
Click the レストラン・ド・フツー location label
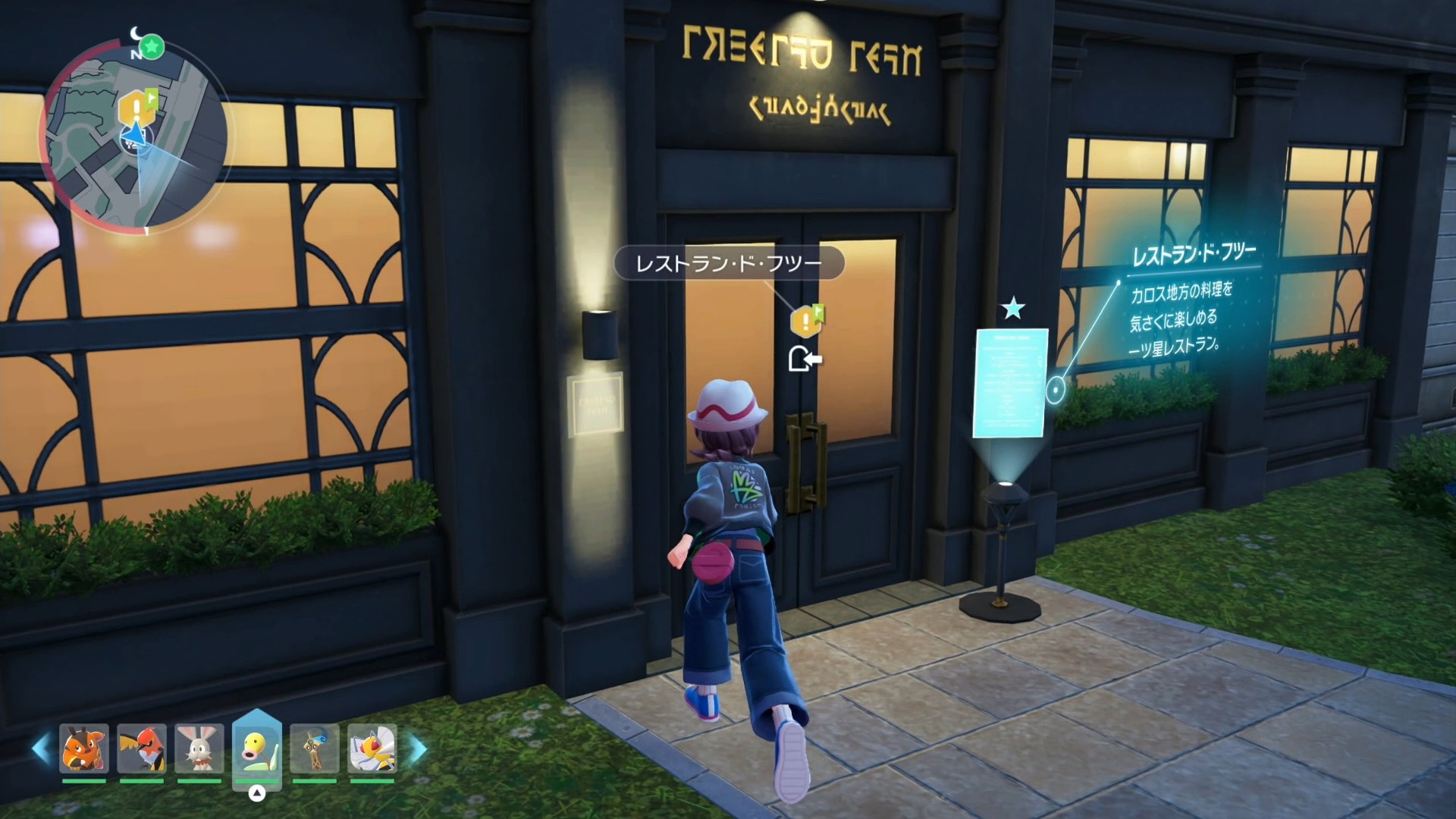pyautogui.click(x=728, y=263)
